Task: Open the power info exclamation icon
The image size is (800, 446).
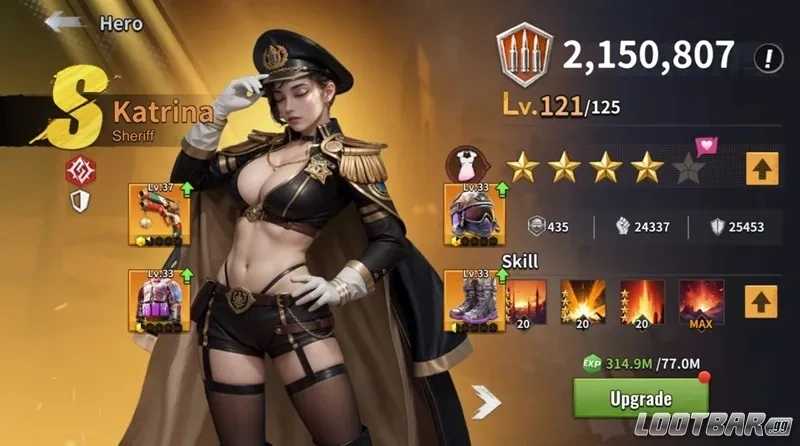Action: (768, 57)
